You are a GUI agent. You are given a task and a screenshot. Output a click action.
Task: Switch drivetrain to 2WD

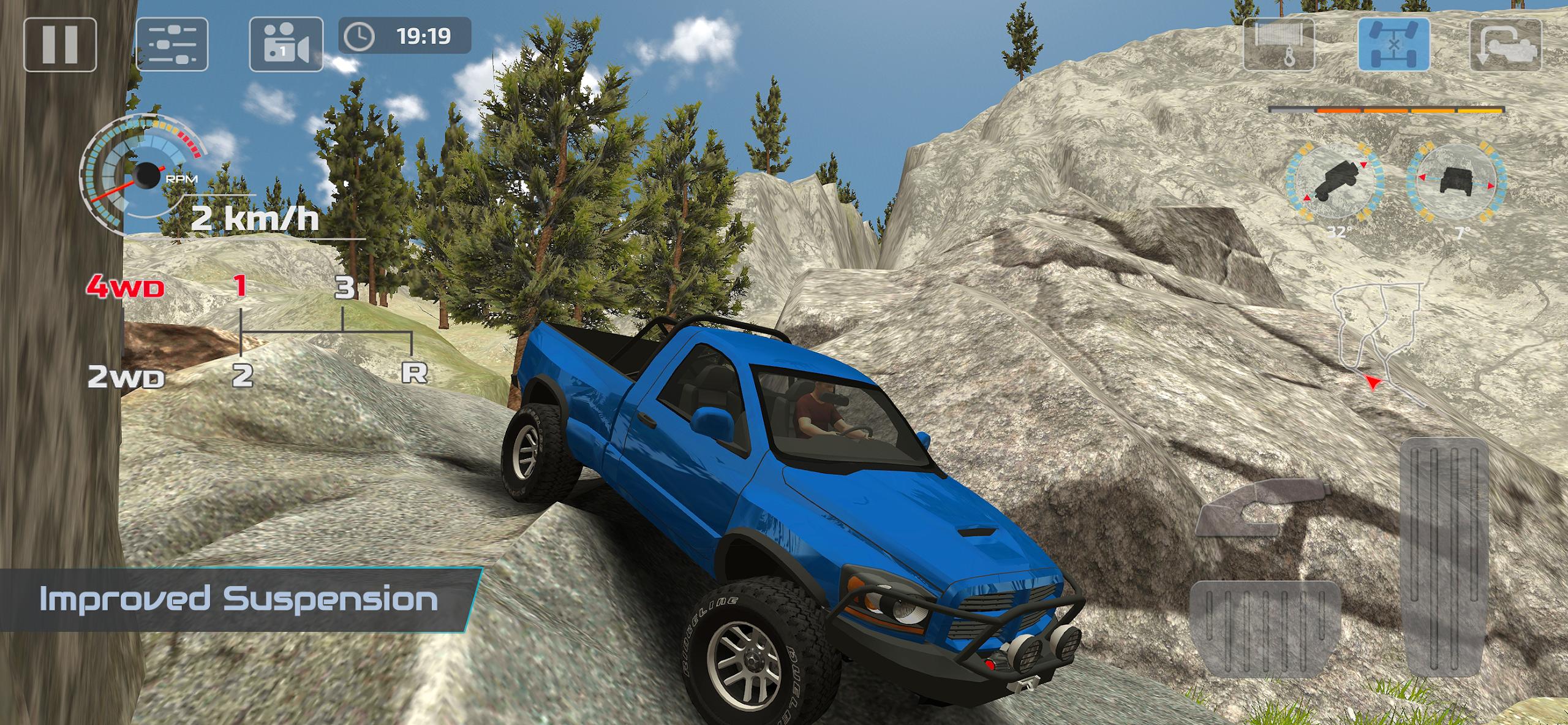[x=126, y=377]
